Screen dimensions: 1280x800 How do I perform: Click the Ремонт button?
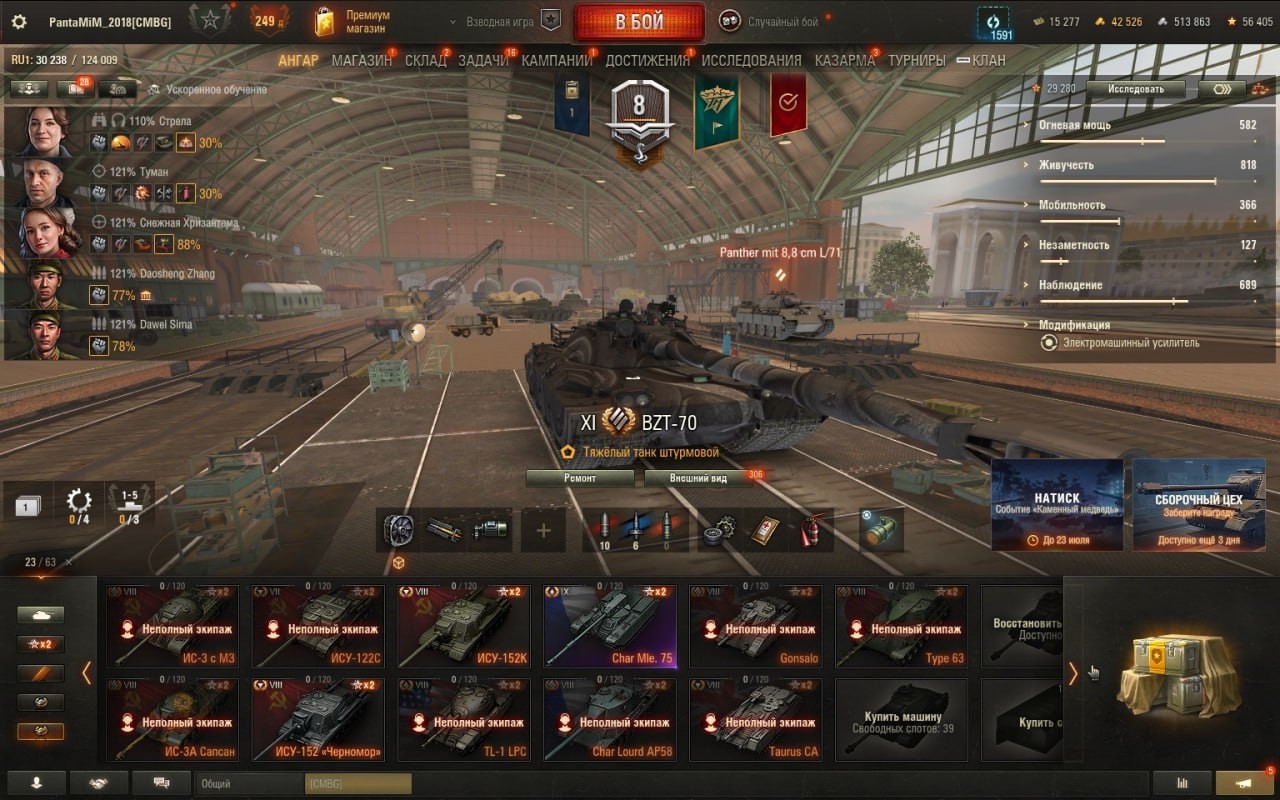click(580, 478)
